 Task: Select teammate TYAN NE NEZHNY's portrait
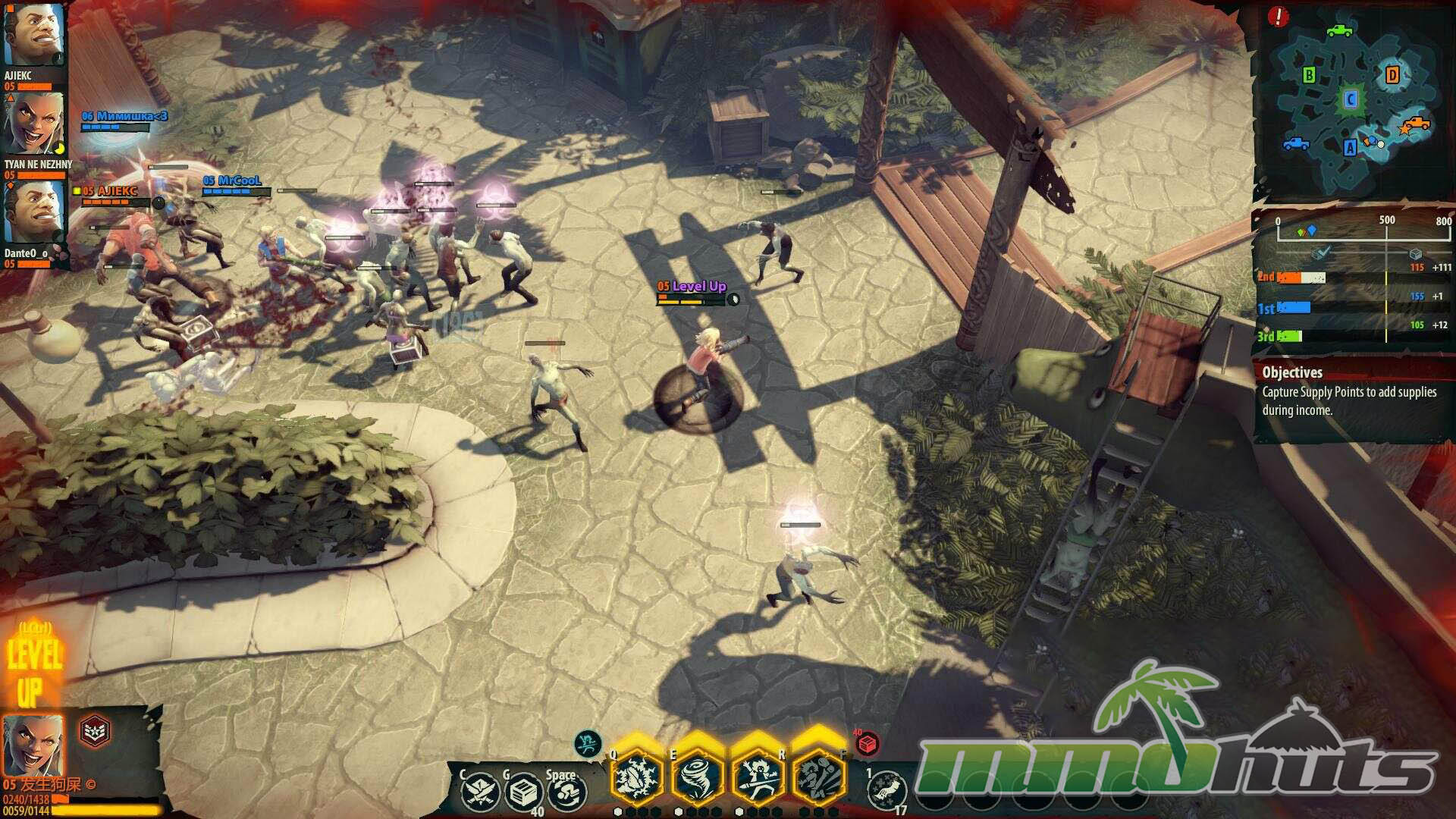click(x=34, y=124)
